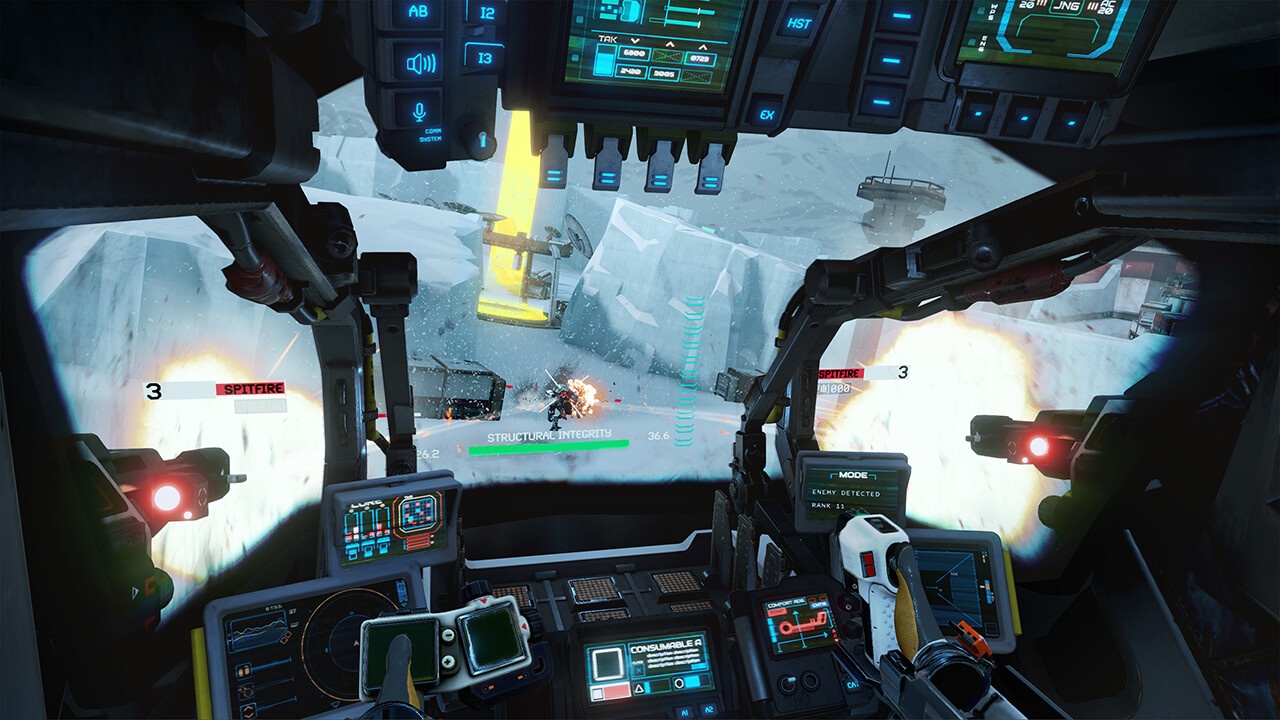Turn the comm system volume knob
This screenshot has height=720, width=1280.
pos(483,138)
